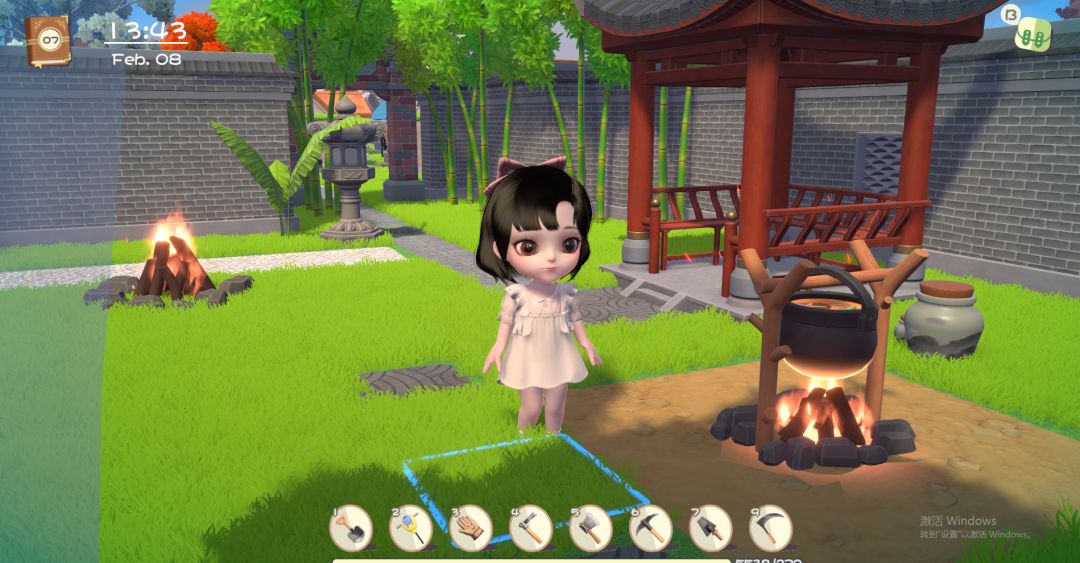Image resolution: width=1080 pixels, height=563 pixels.
Task: Select the pickaxe tool slot
Action: click(651, 528)
